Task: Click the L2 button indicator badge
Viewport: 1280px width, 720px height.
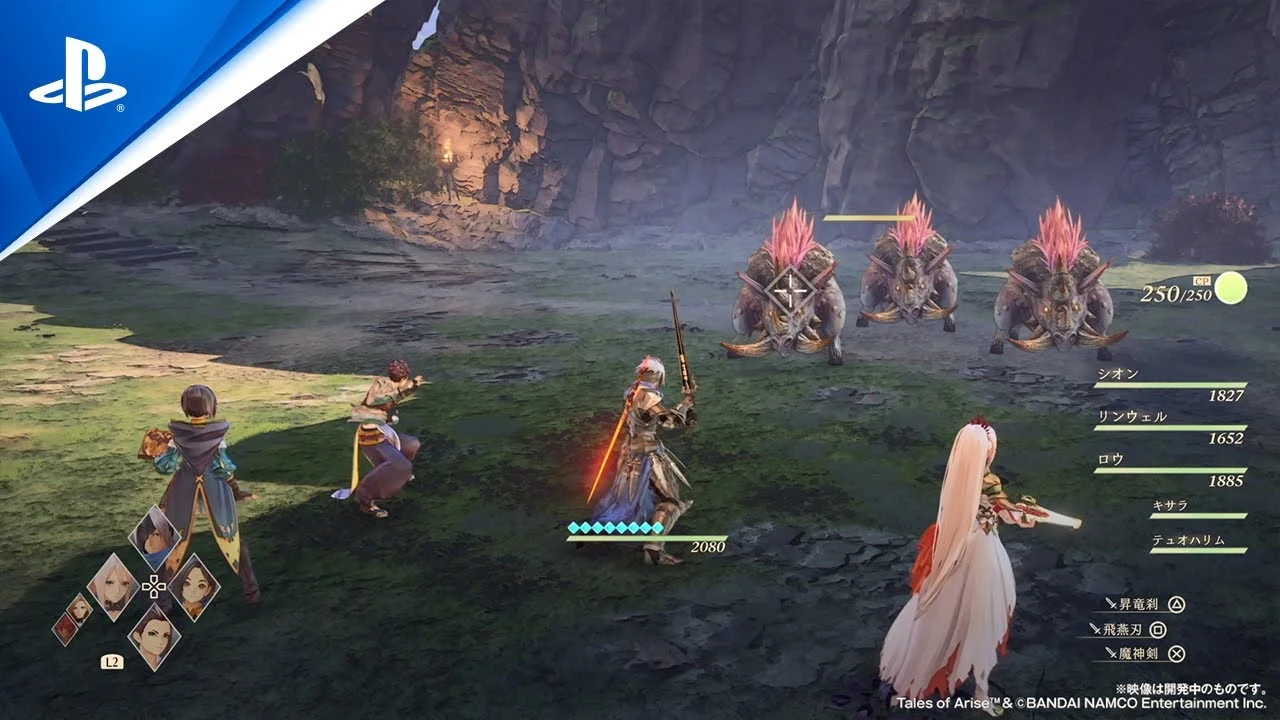Action: click(x=113, y=661)
